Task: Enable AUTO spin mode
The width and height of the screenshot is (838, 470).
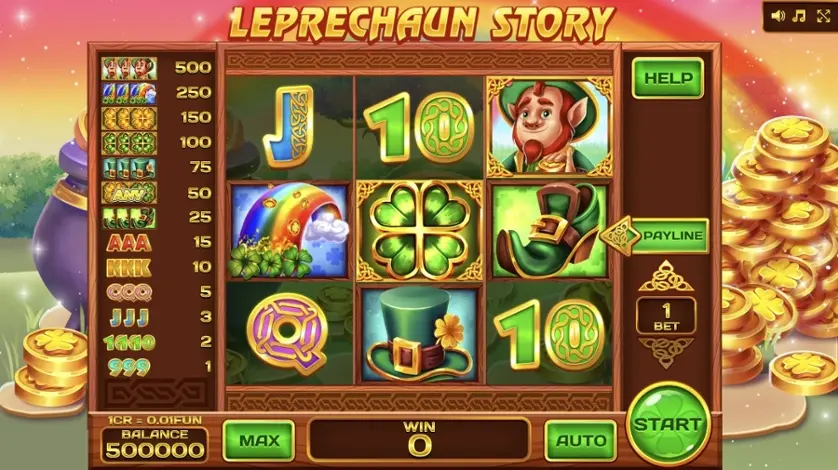Action: coord(580,440)
